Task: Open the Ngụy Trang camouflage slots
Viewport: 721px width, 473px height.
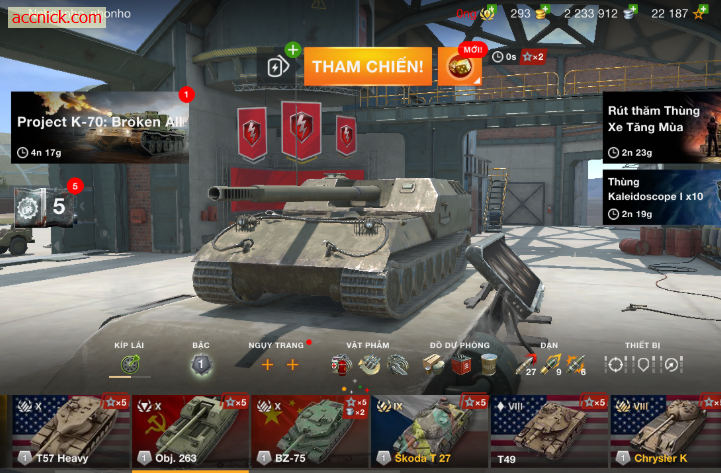Action: [280, 365]
